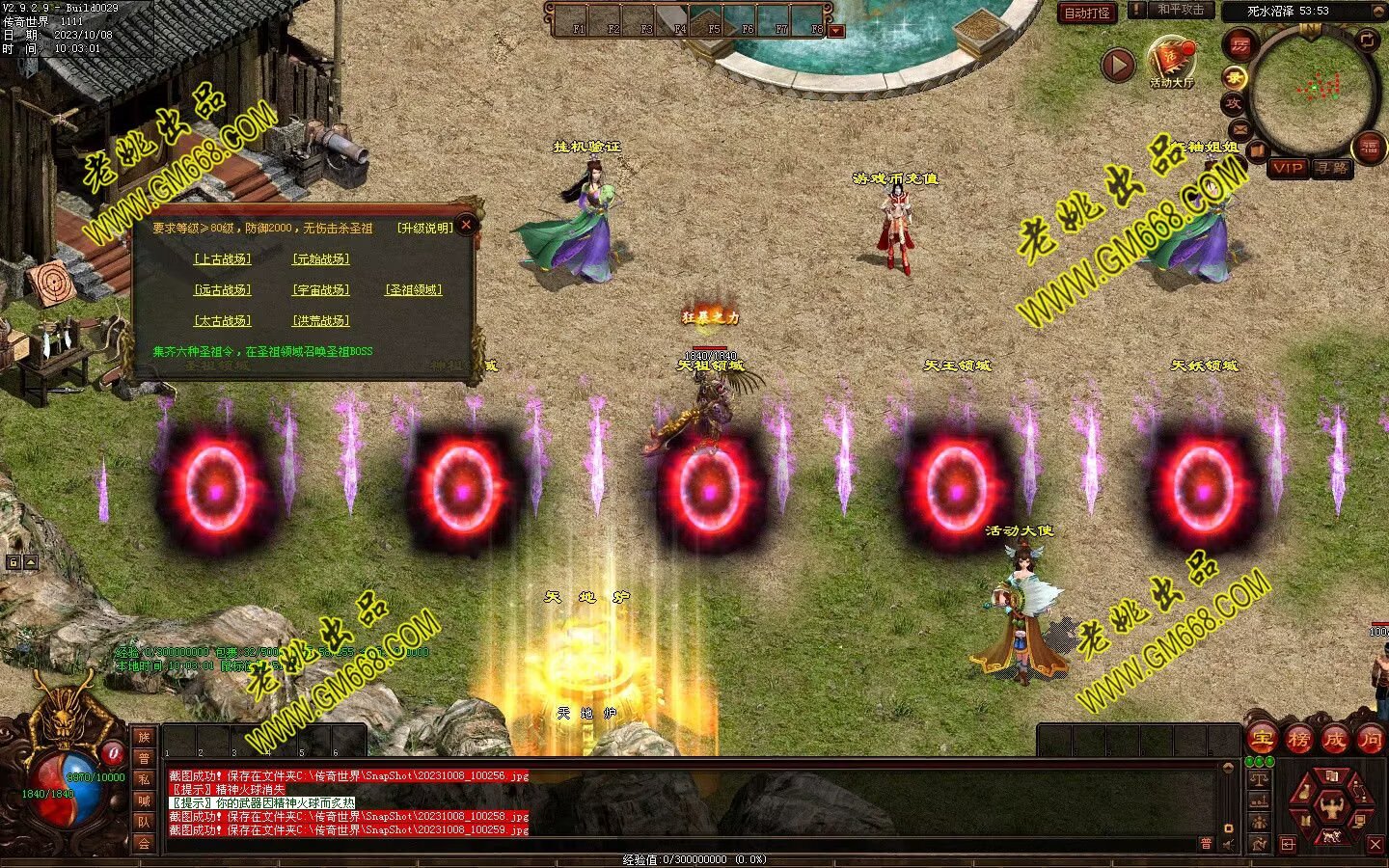
Task: Pick the 宇宙战场 battlefield link
Action: [320, 290]
